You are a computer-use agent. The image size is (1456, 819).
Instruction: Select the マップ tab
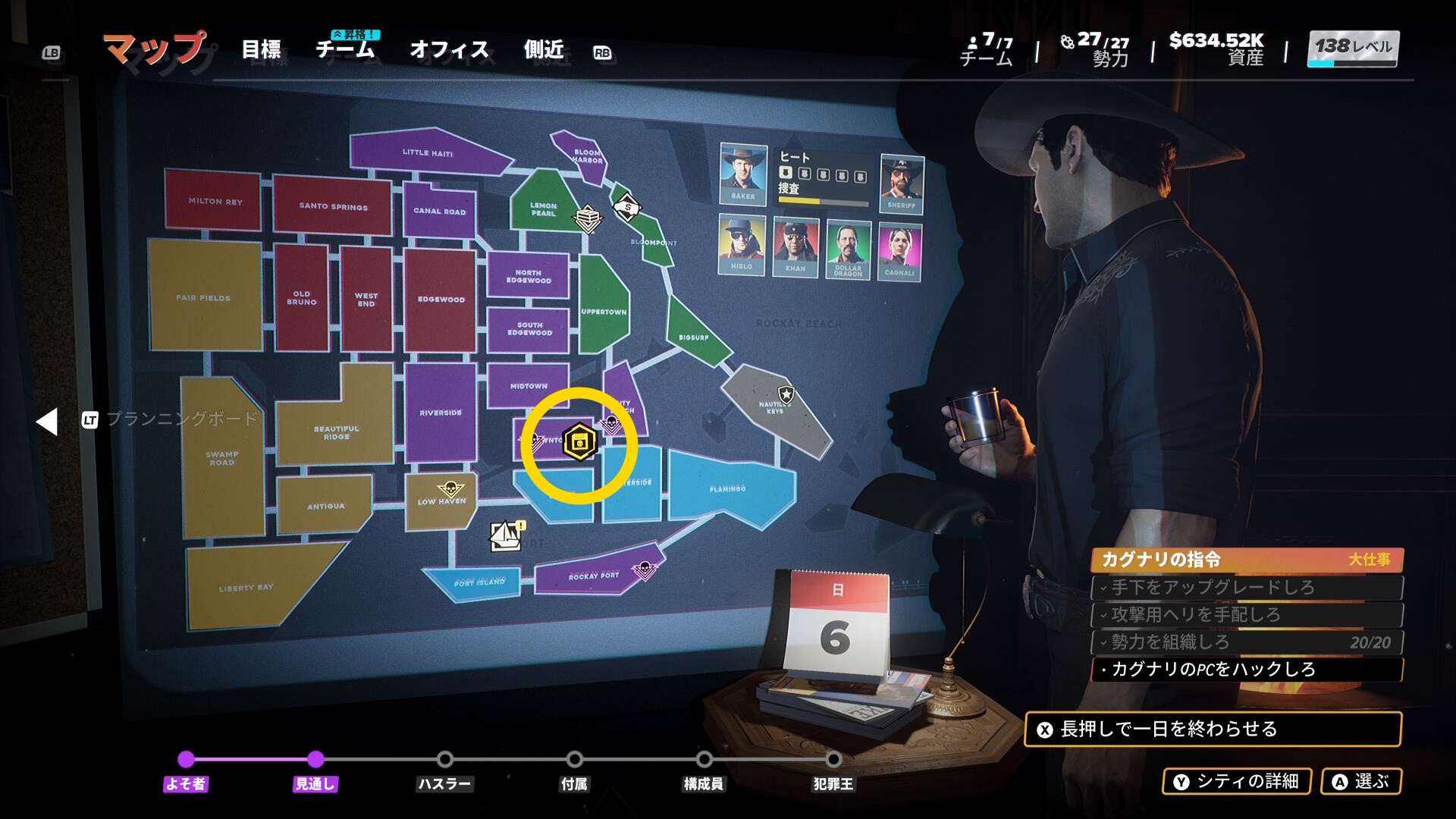(154, 49)
